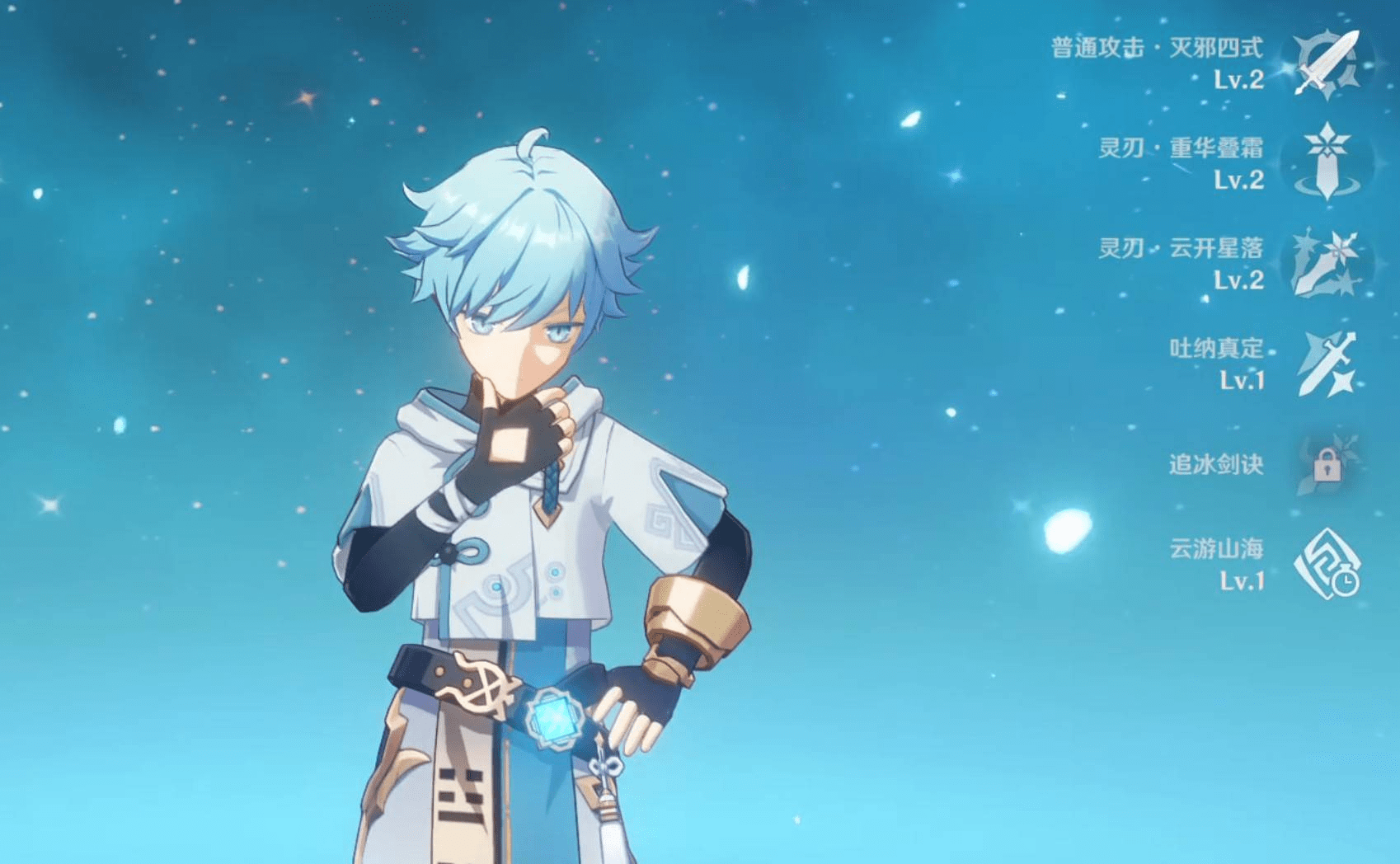View the 灵刃·云开星落 elemental burst talent
1400x864 pixels.
(1327, 263)
